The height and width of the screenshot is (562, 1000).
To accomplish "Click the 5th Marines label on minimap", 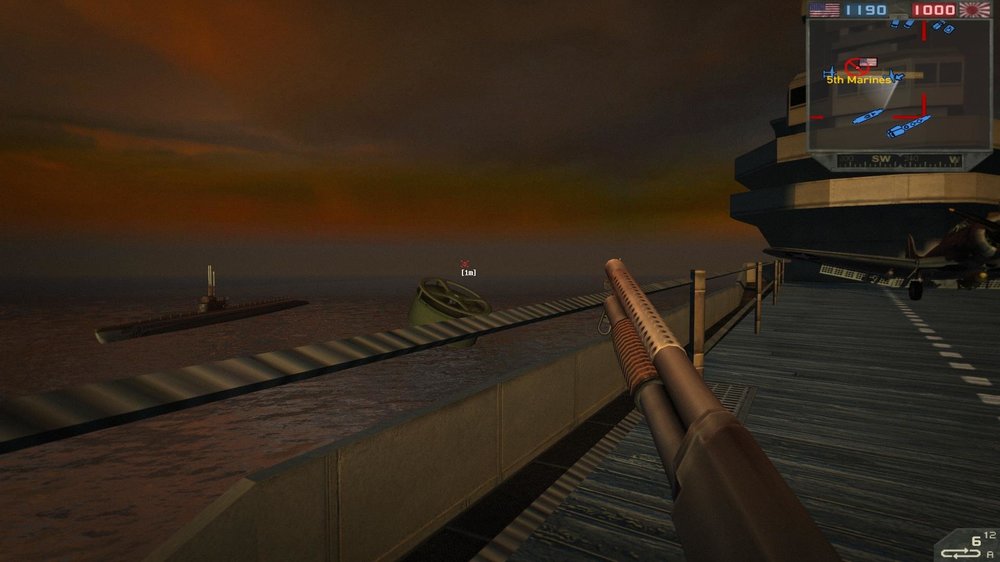I will (857, 80).
